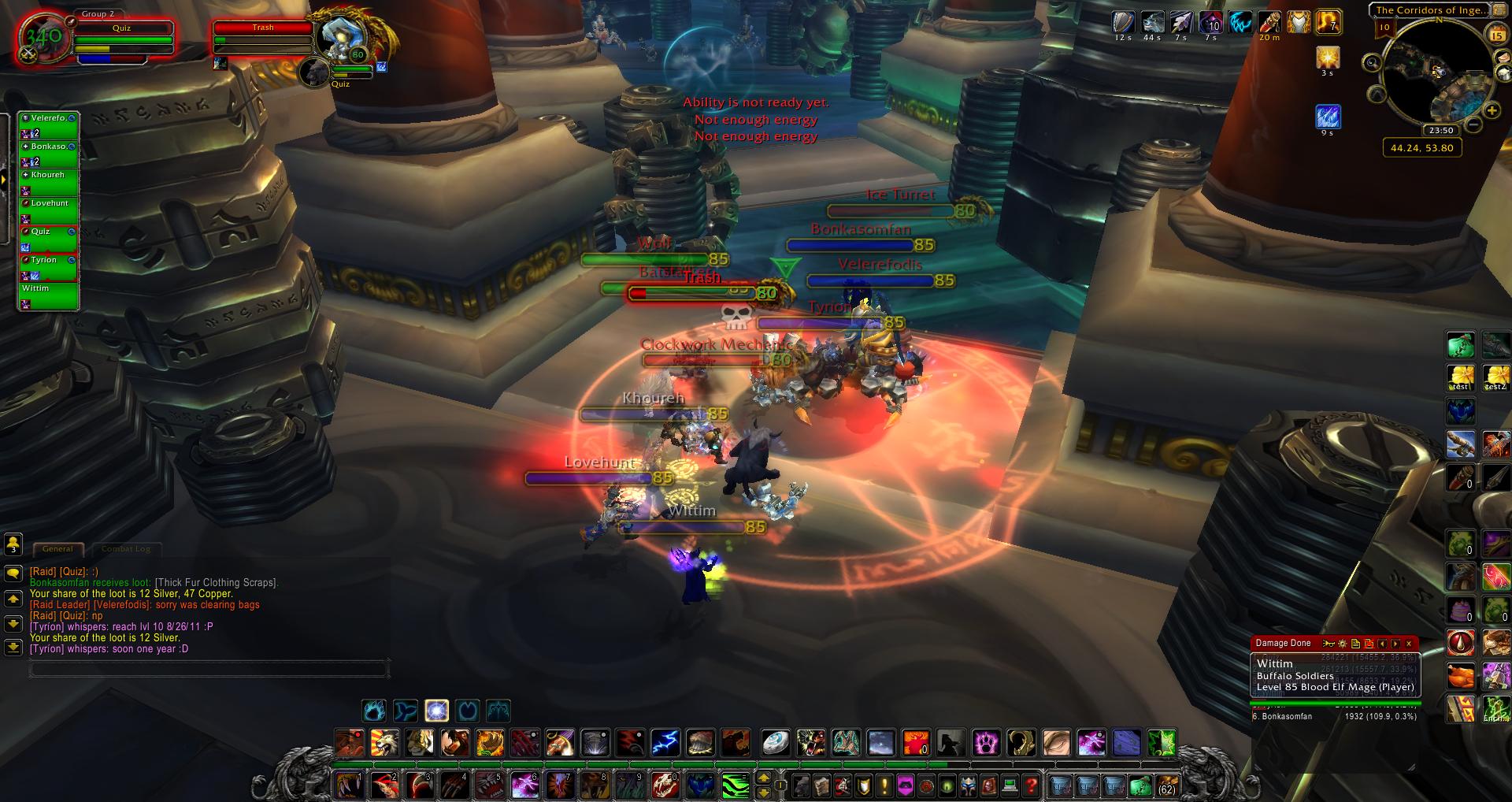Select the glowing orb stance button
This screenshot has height=802, width=1512.
click(x=436, y=711)
